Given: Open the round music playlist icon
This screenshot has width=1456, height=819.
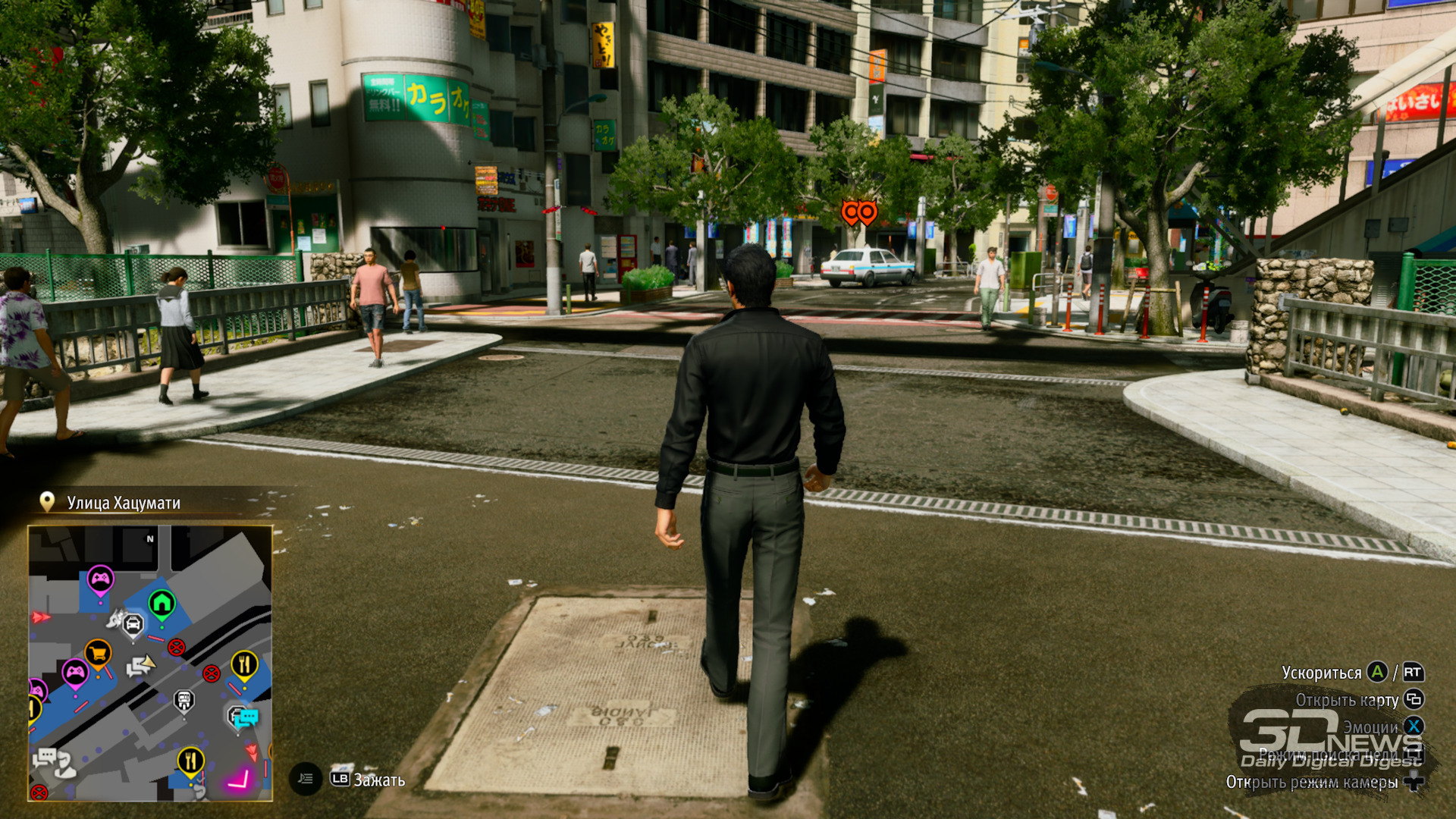Looking at the screenshot, I should coord(306,779).
